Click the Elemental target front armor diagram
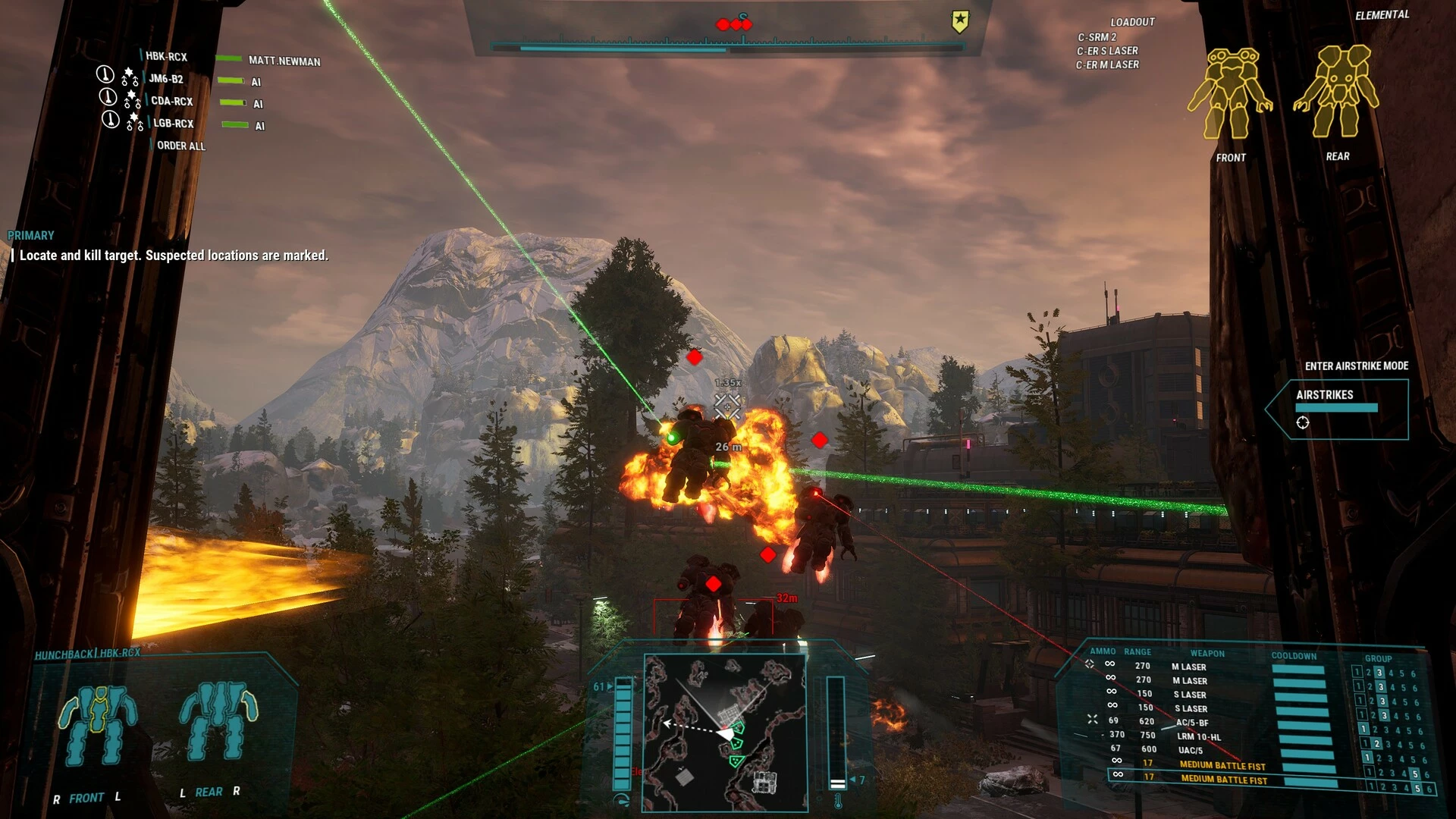Viewport: 1456px width, 819px height. tap(1229, 94)
